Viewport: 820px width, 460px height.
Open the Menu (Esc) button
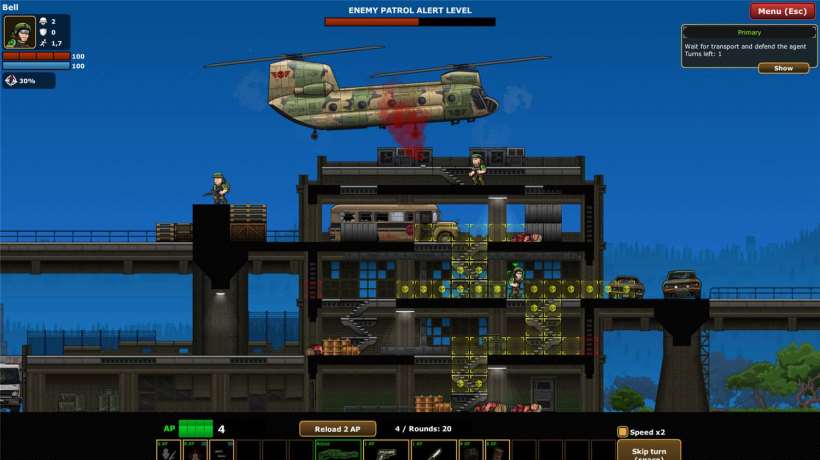(x=782, y=11)
